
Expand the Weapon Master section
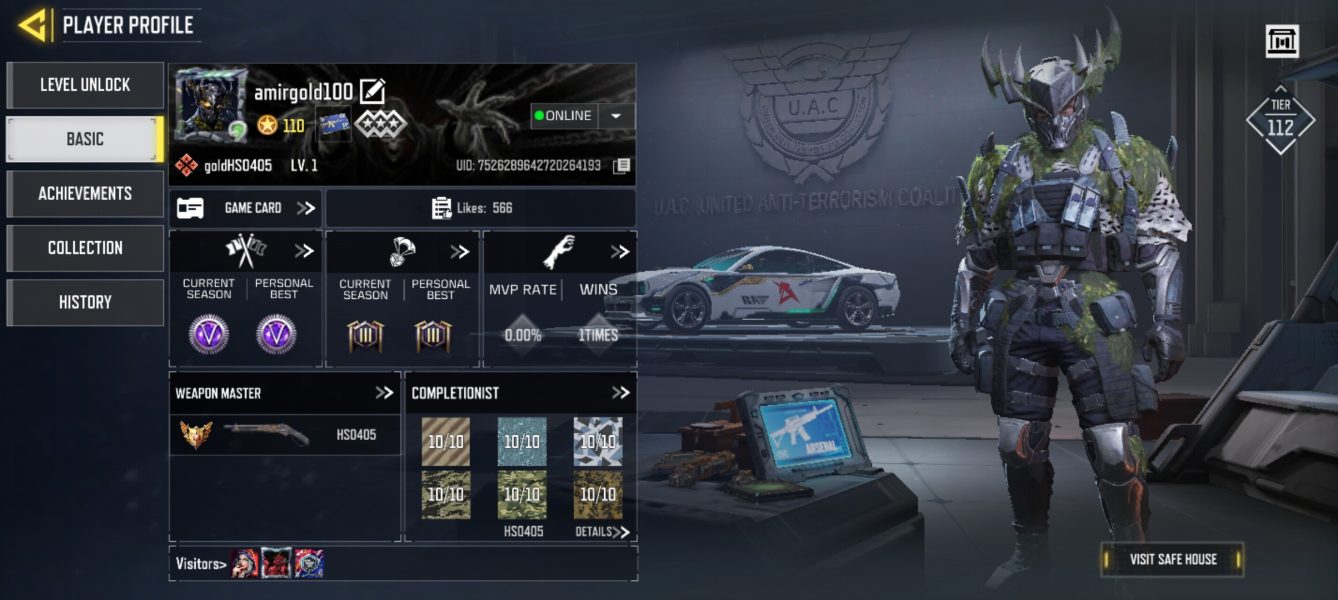(384, 393)
